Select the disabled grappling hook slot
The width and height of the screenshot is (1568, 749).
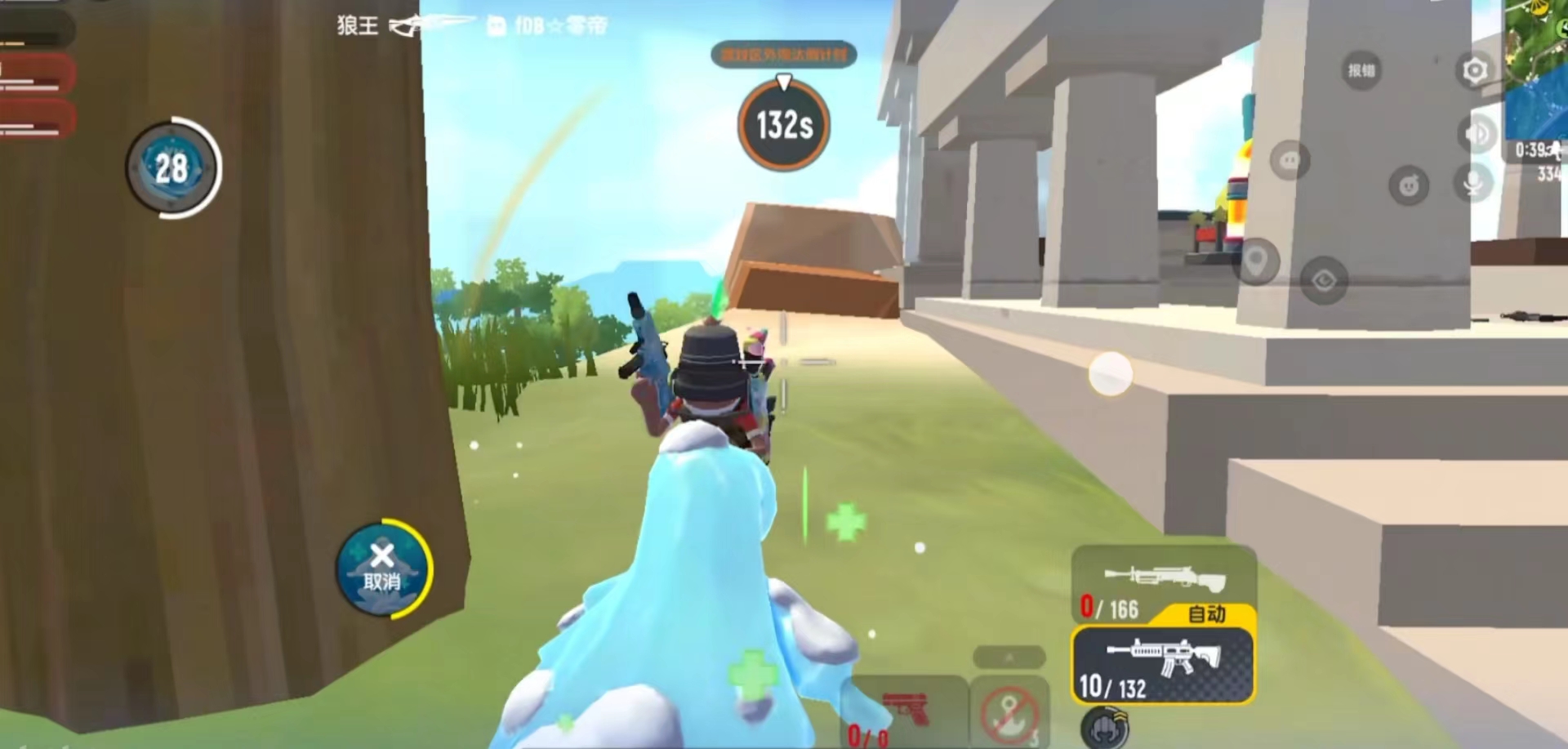1009,712
